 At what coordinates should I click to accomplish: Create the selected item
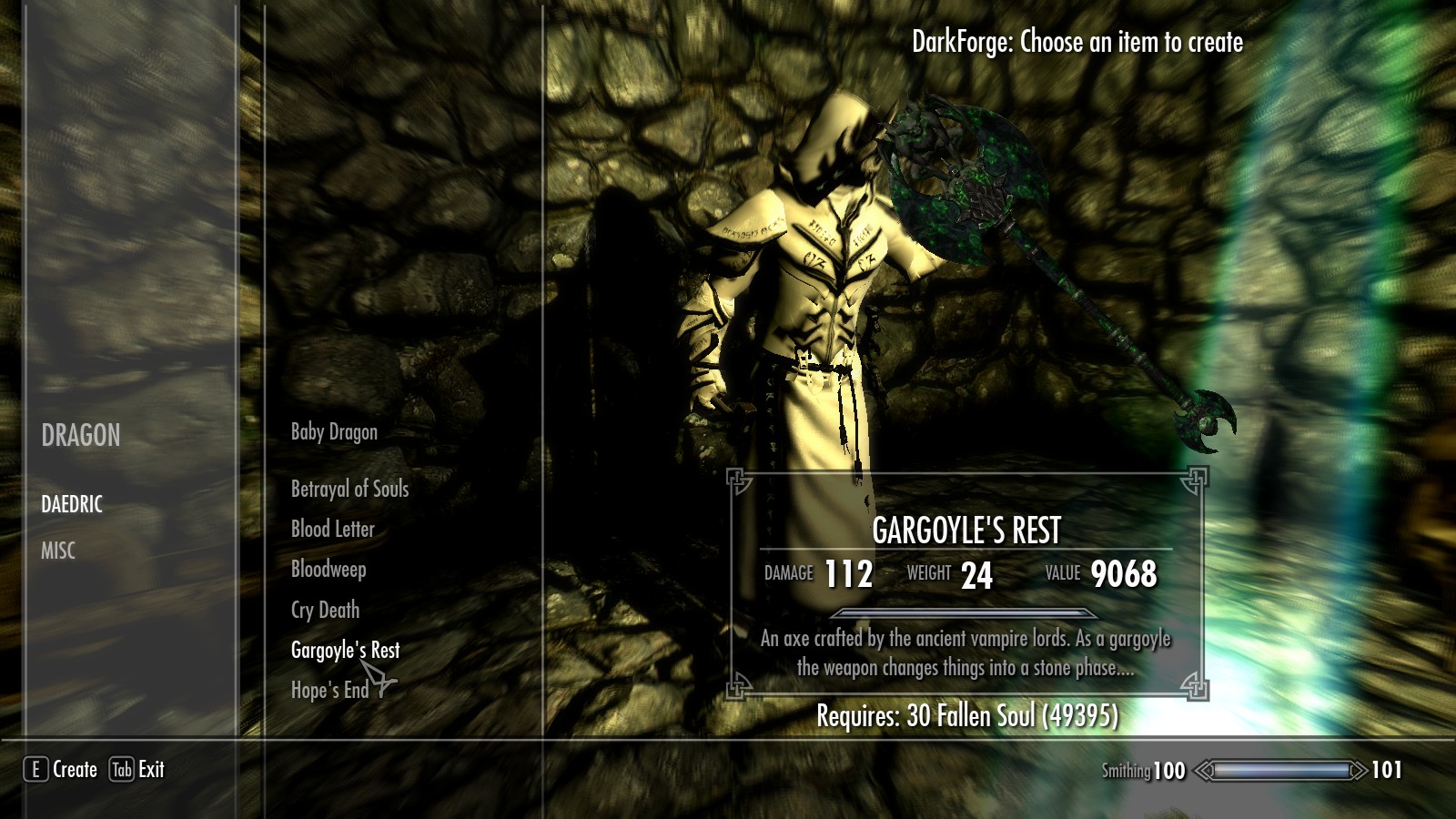click(x=61, y=770)
